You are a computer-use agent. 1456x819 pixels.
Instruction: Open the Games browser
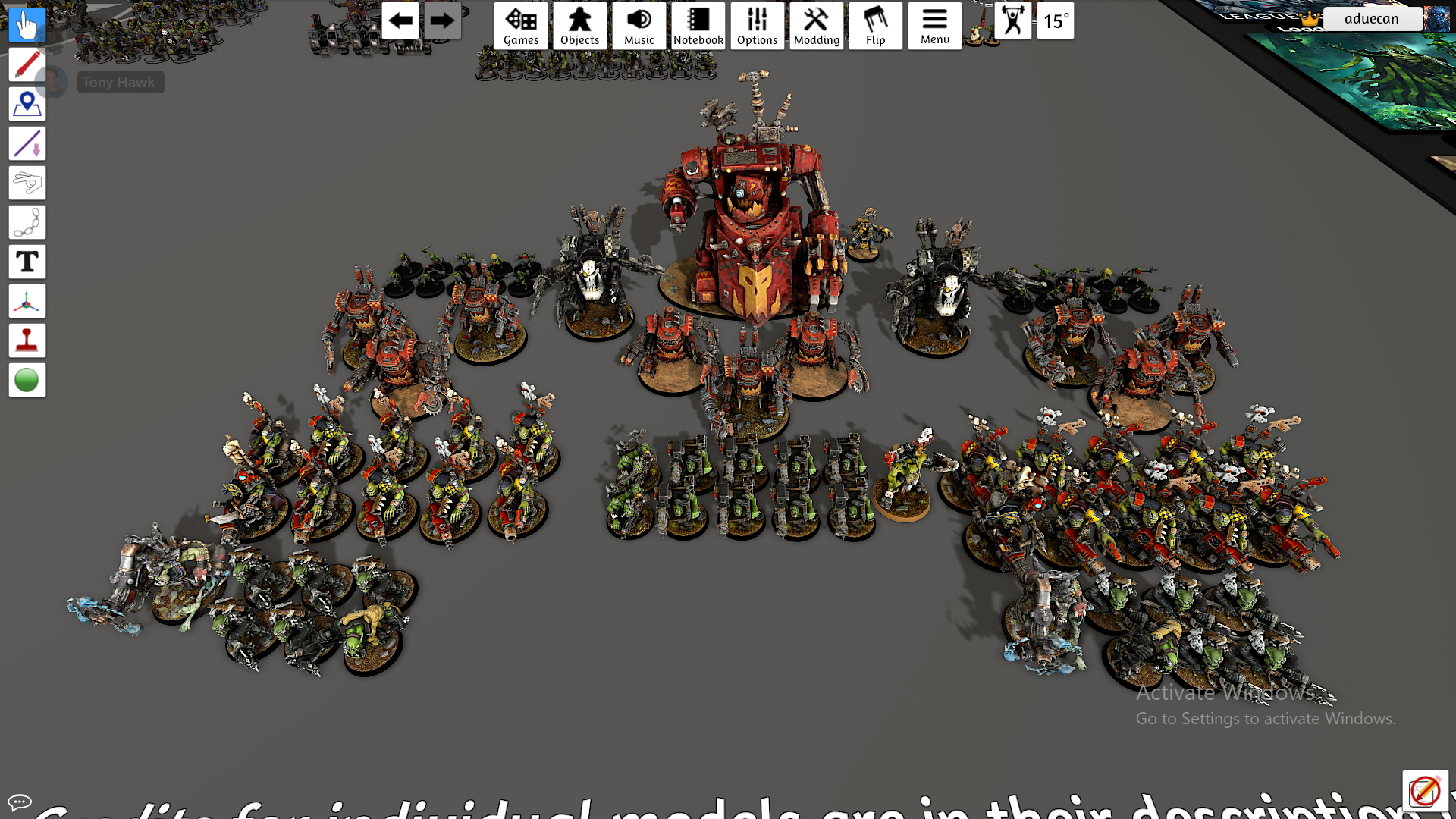click(520, 25)
